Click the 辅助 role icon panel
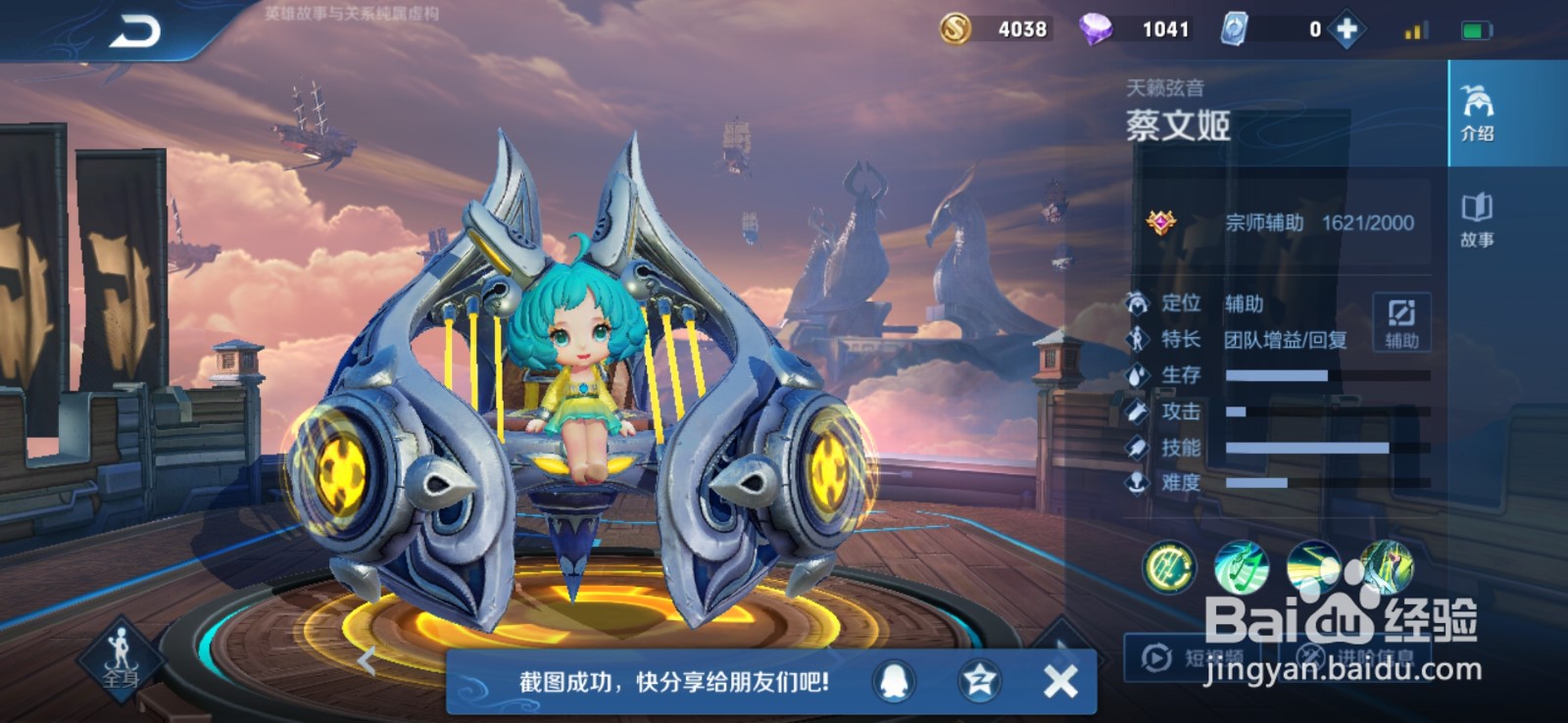The image size is (1568, 723). 1401,324
